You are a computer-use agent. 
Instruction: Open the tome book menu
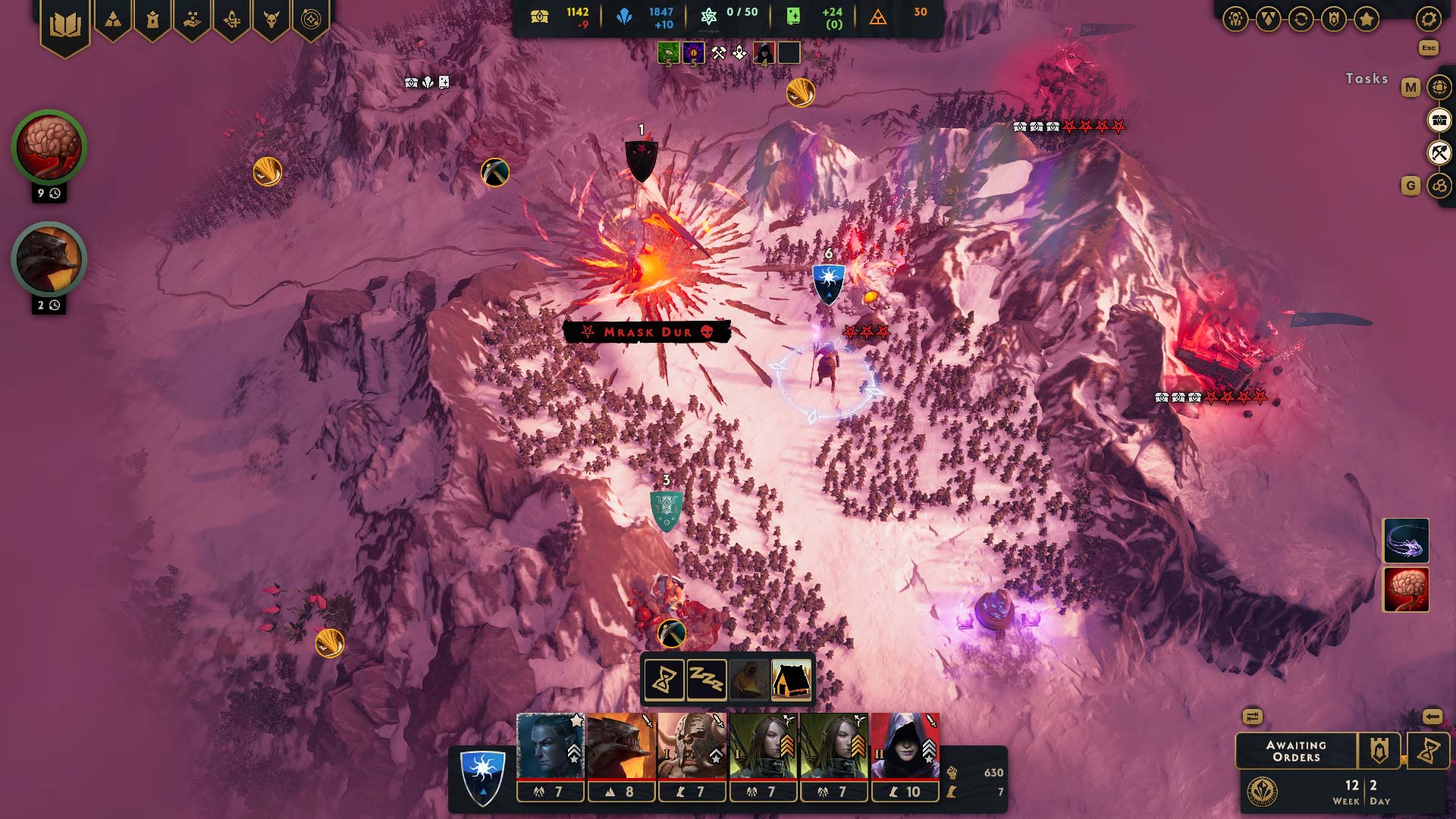click(65, 27)
